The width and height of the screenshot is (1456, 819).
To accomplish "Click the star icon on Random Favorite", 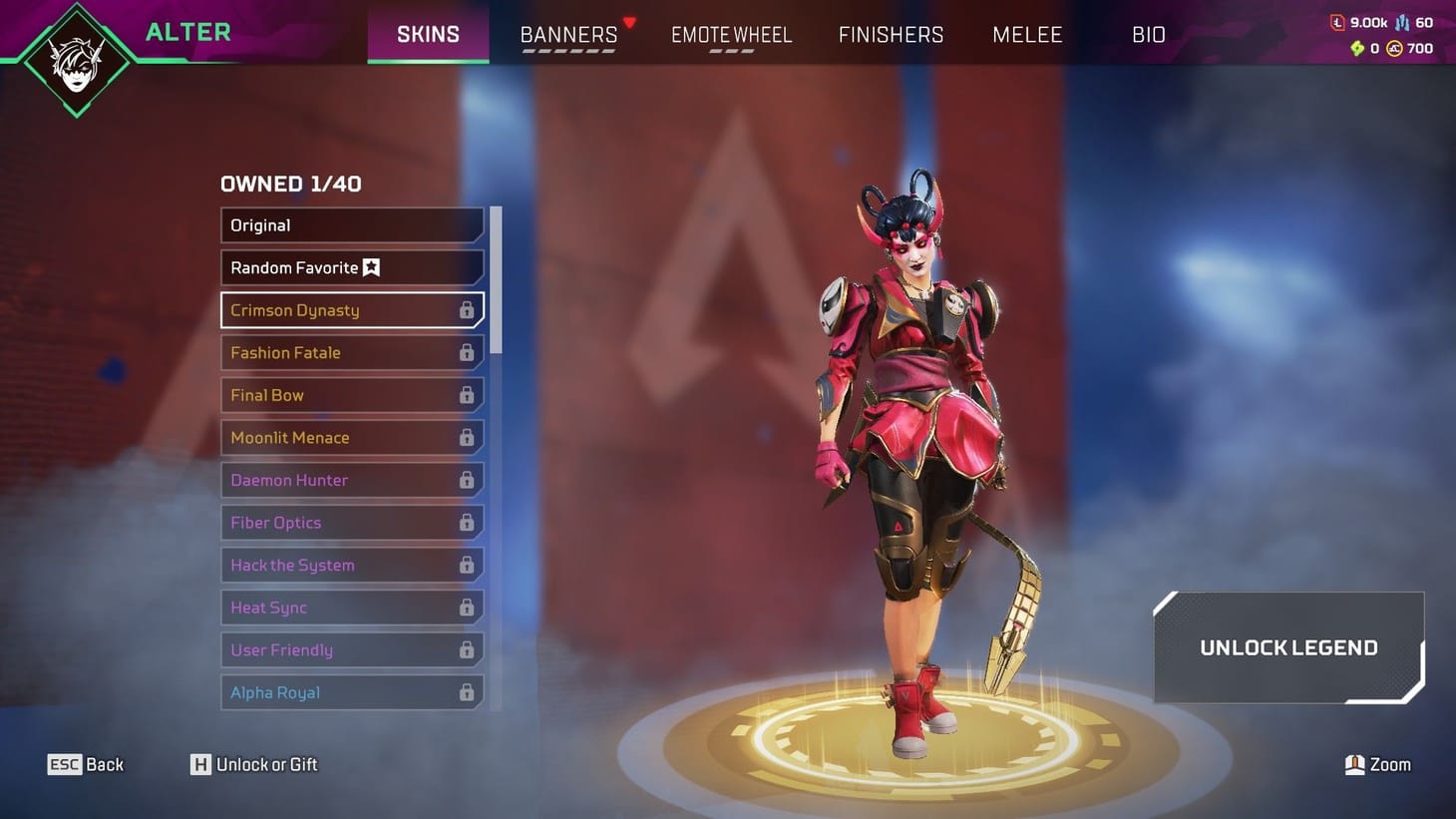I will pos(371,267).
